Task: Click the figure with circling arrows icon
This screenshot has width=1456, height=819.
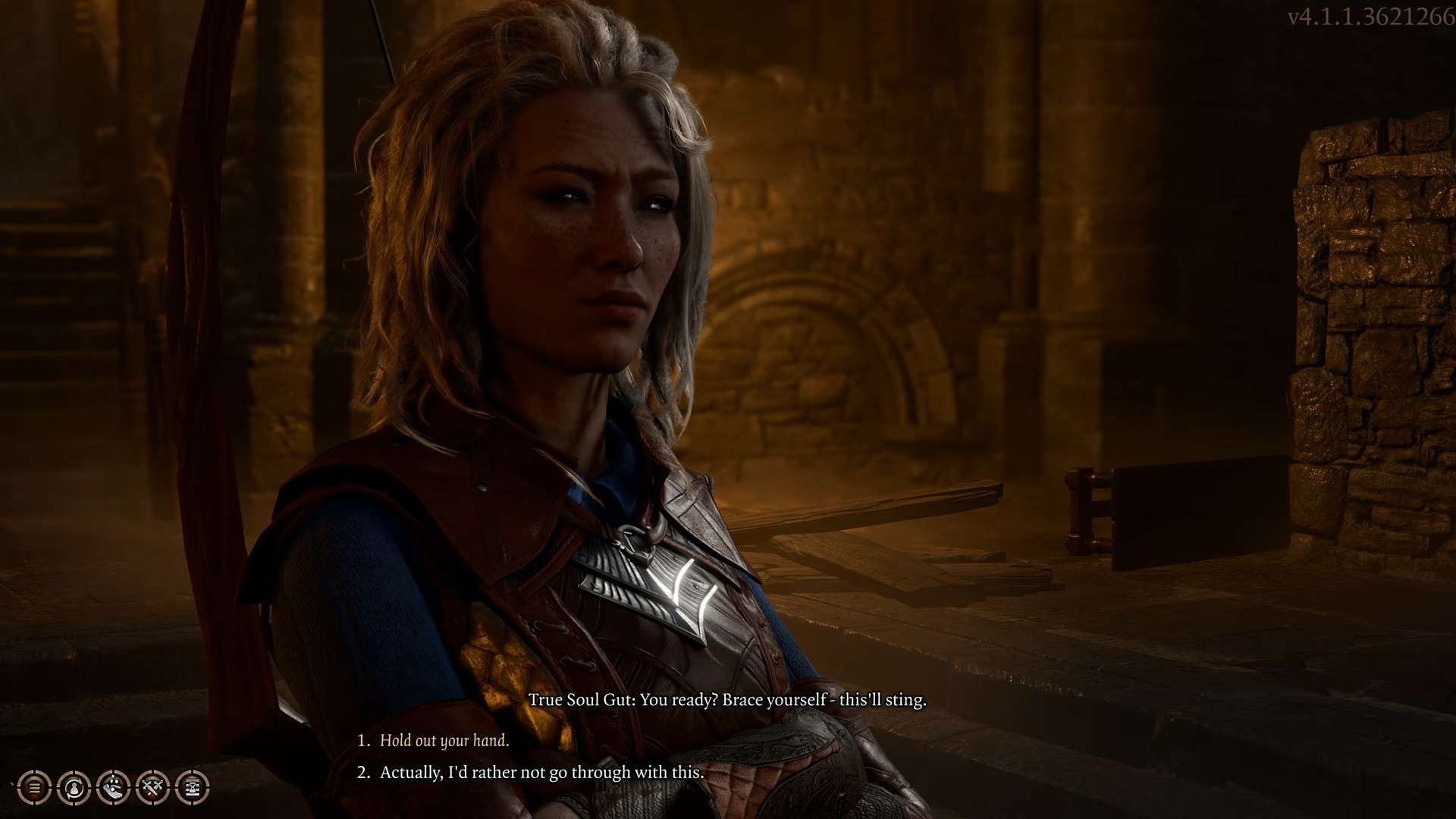Action: (x=74, y=788)
